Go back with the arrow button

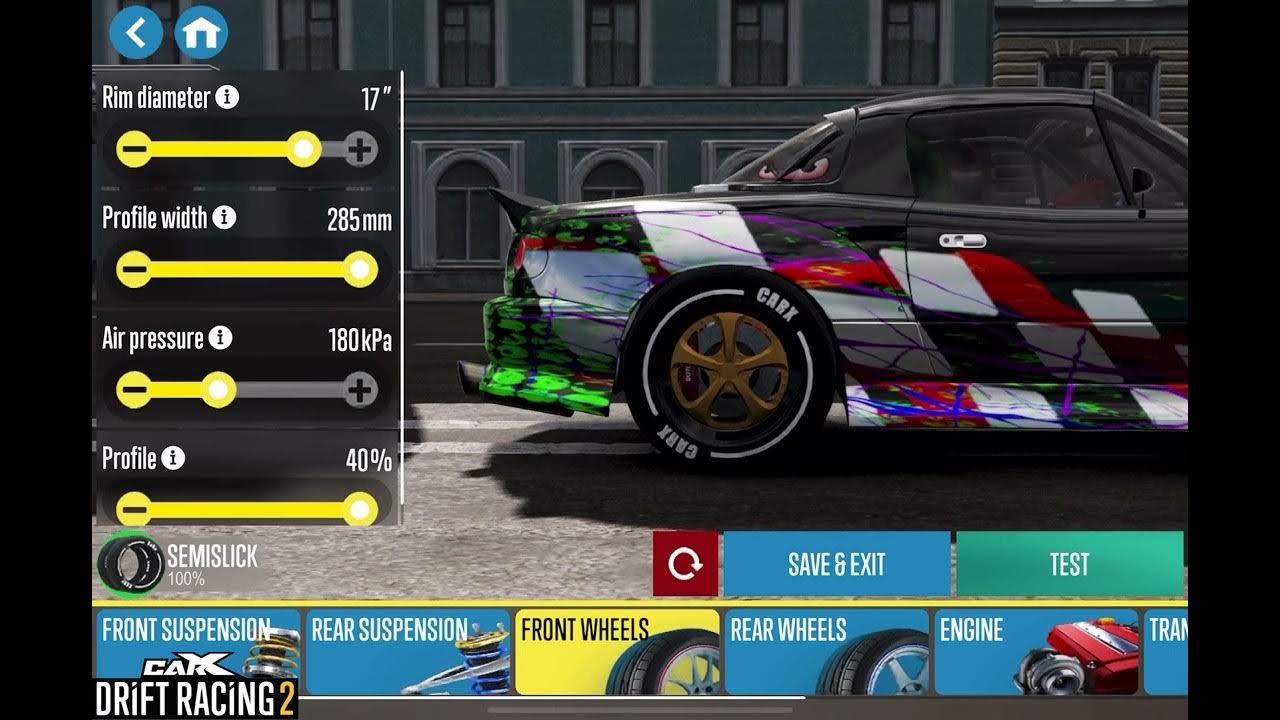click(x=136, y=33)
